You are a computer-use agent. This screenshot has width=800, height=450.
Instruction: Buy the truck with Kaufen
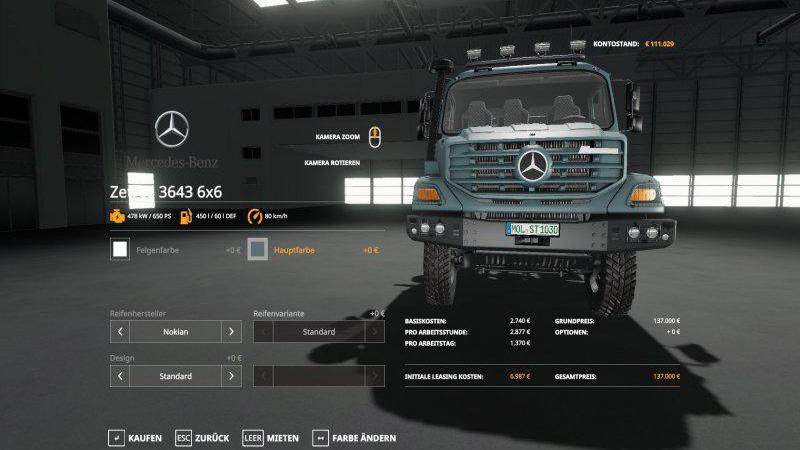135,438
